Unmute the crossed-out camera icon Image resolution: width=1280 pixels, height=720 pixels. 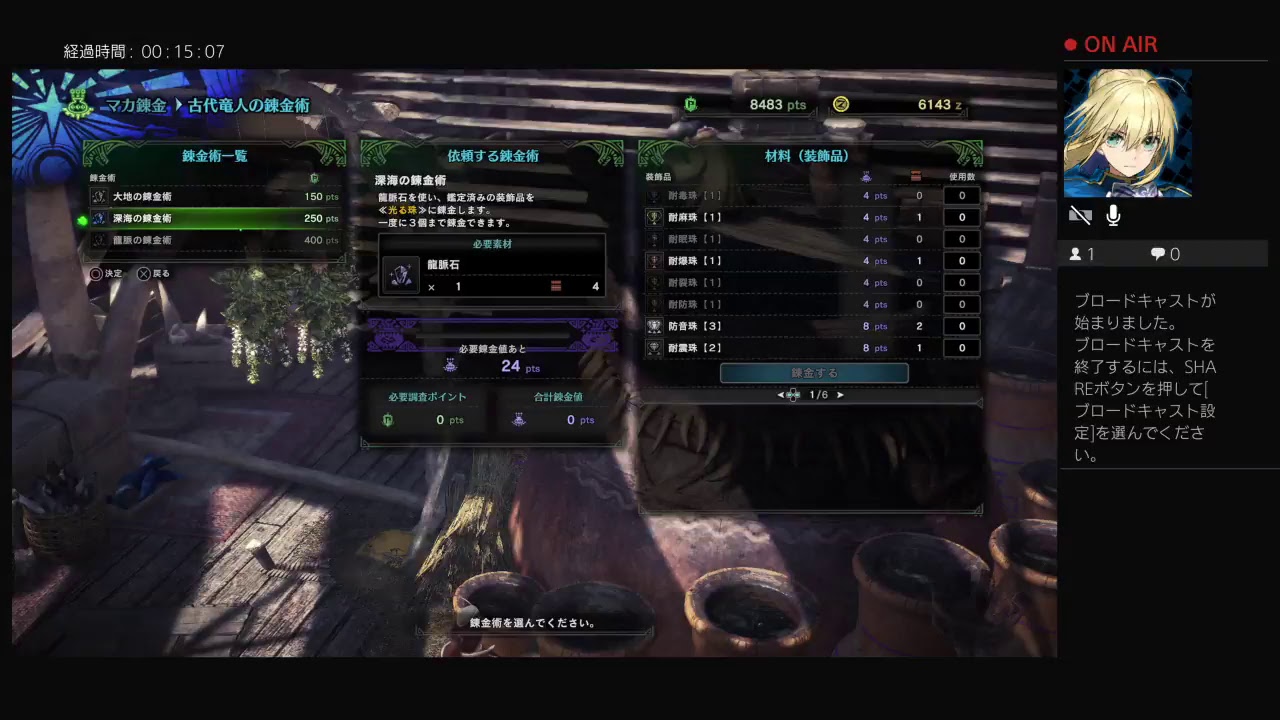(x=1080, y=214)
